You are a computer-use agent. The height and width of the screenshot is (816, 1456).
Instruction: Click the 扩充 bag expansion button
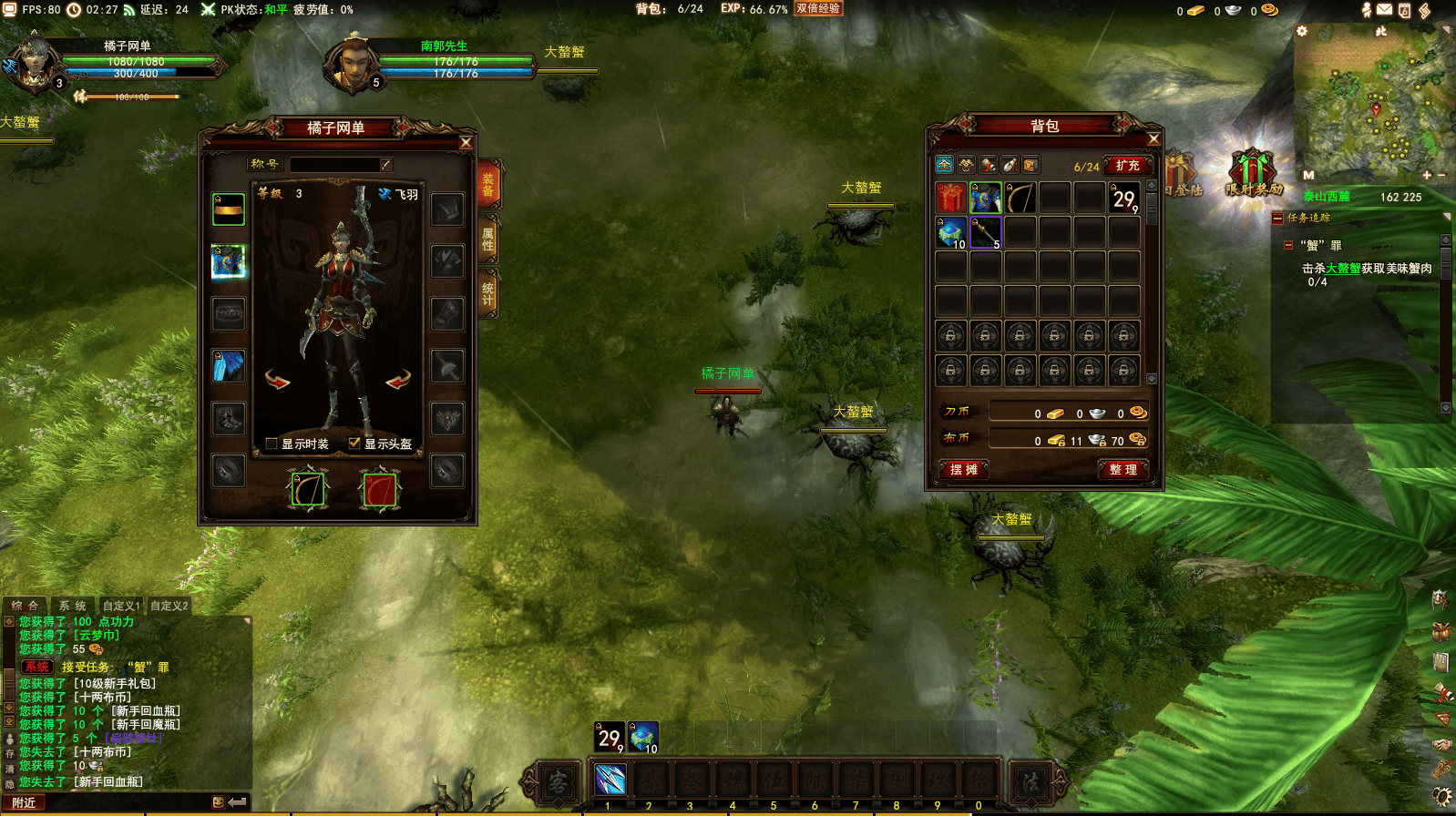coord(1128,166)
